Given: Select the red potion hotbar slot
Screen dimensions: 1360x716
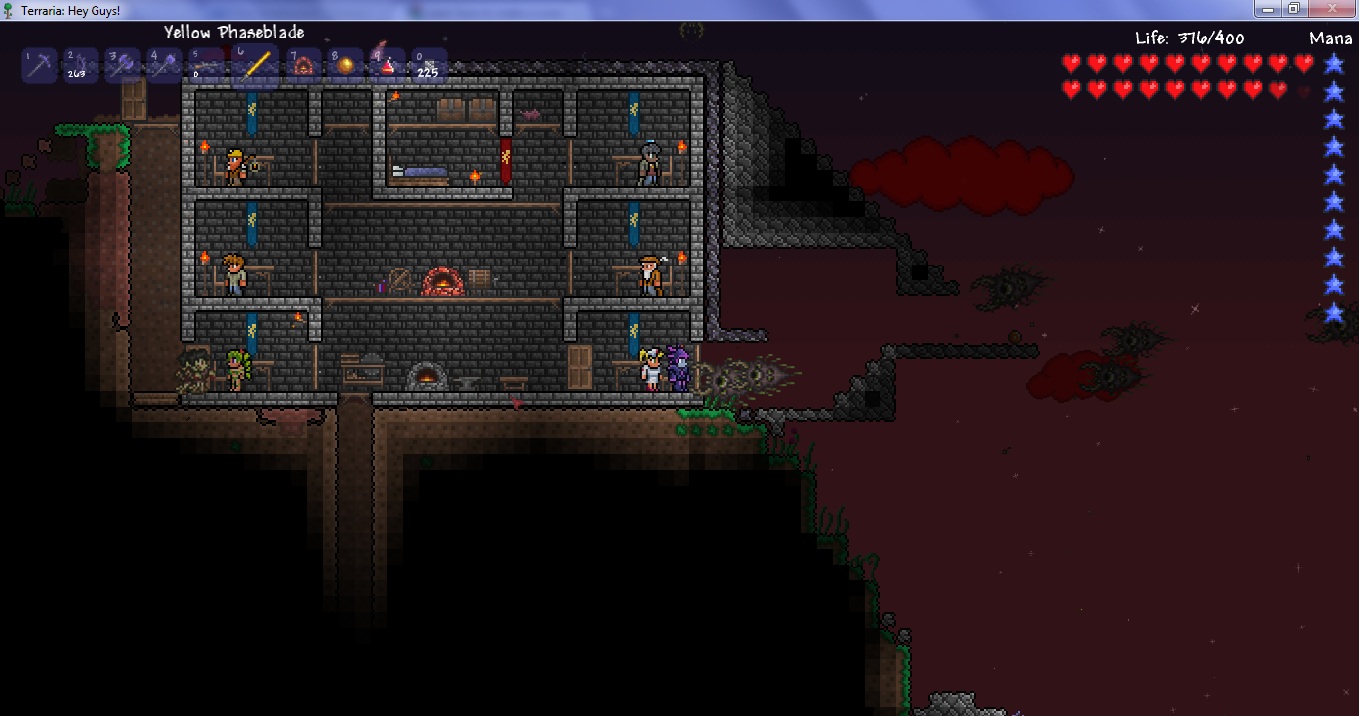Looking at the screenshot, I should (387, 66).
